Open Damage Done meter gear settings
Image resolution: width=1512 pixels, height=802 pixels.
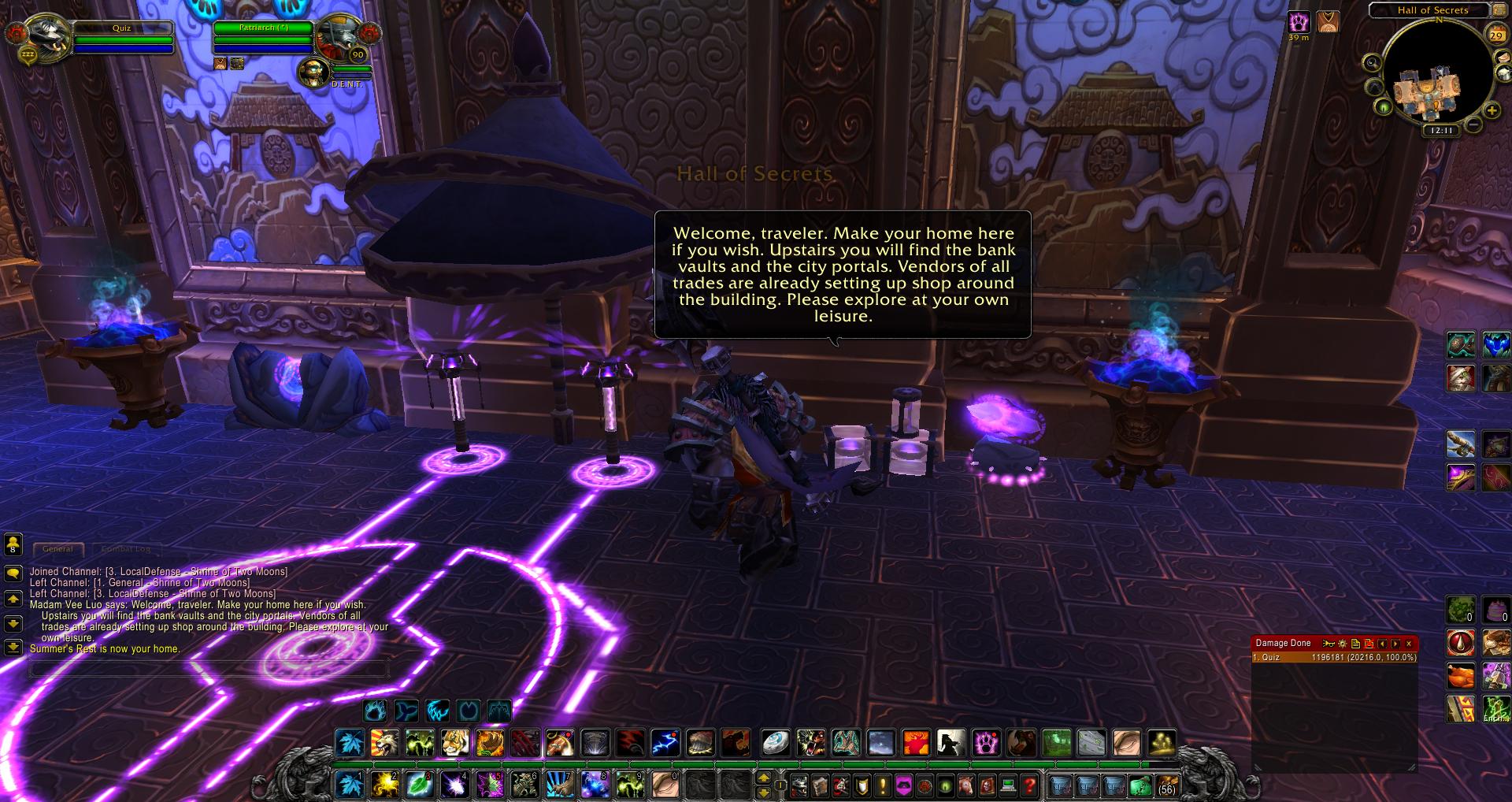[x=1343, y=644]
